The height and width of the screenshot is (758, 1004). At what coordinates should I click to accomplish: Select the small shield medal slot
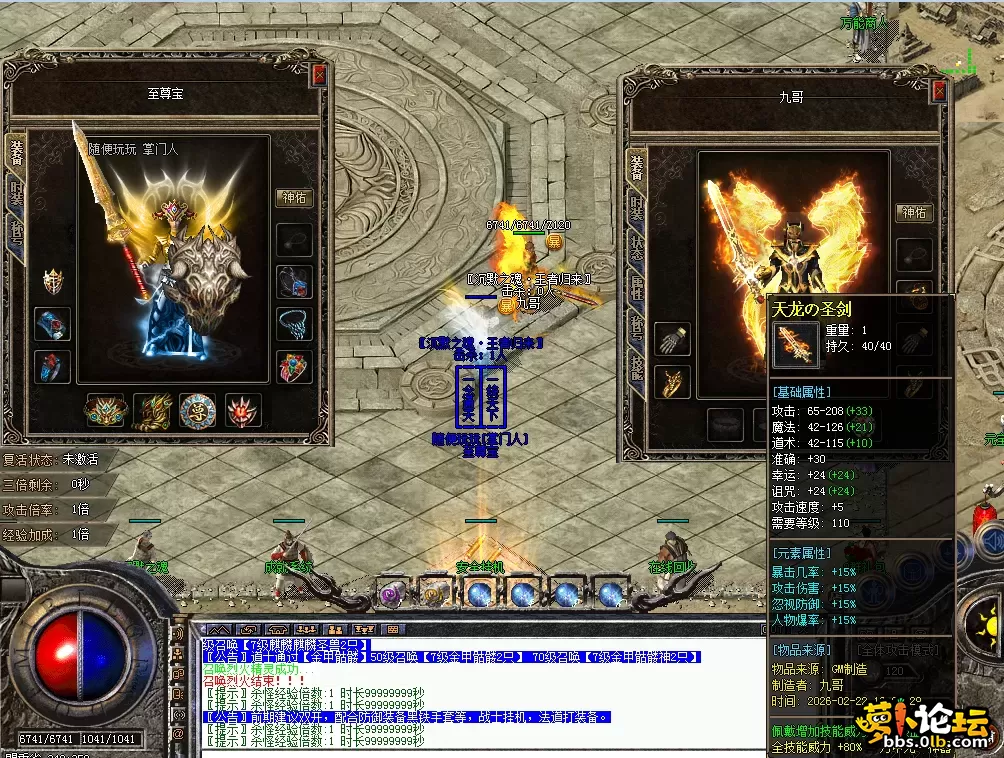point(52,282)
